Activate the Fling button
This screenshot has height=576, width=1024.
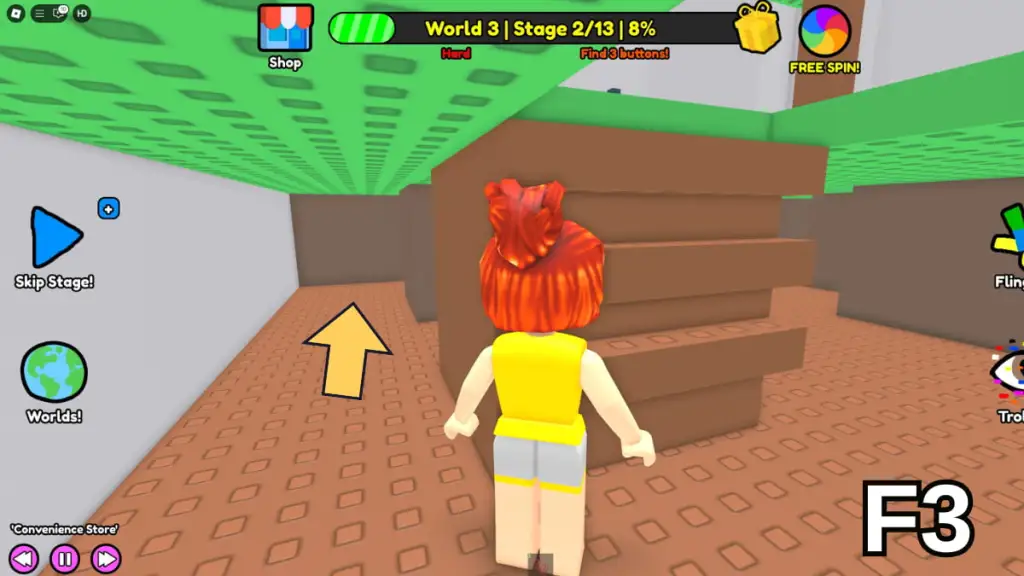coord(1008,241)
